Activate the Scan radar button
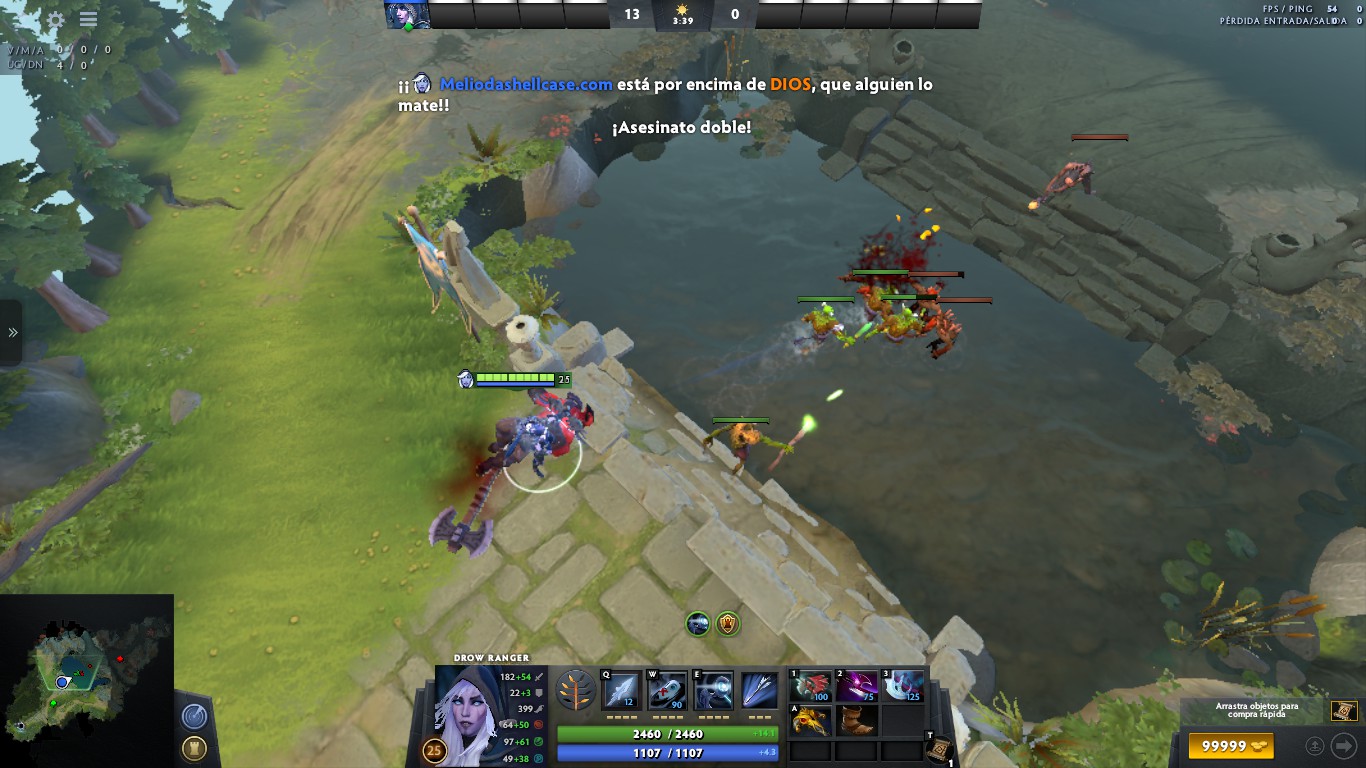This screenshot has height=768, width=1366. tap(194, 716)
